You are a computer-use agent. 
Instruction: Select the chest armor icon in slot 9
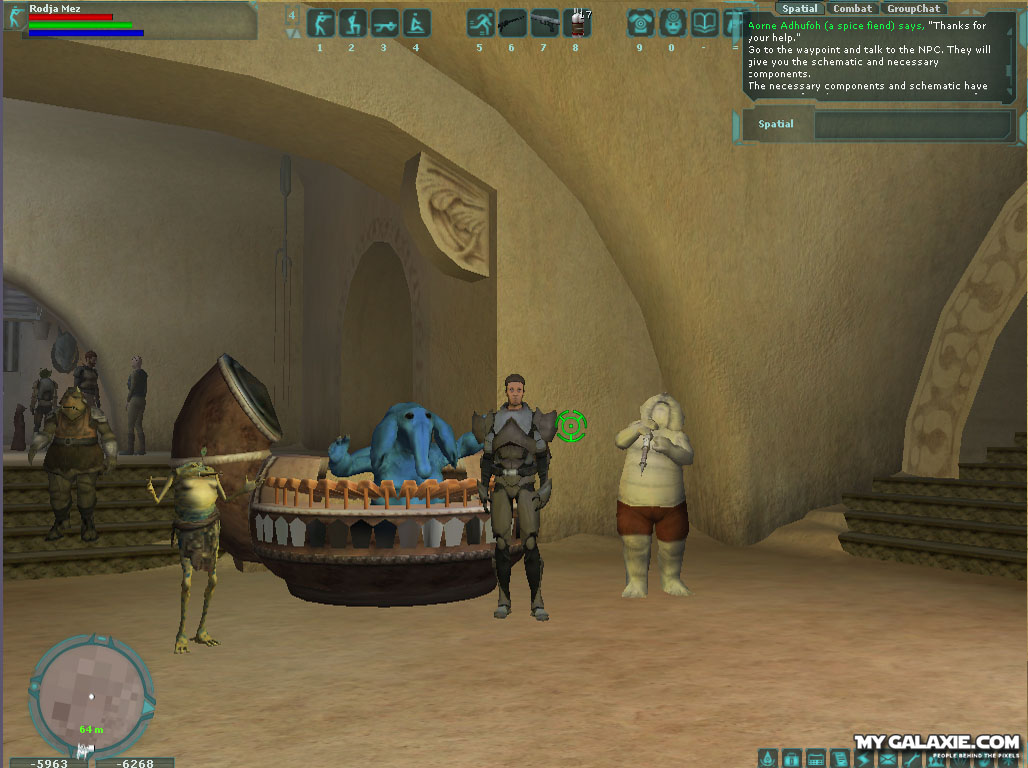pyautogui.click(x=640, y=22)
